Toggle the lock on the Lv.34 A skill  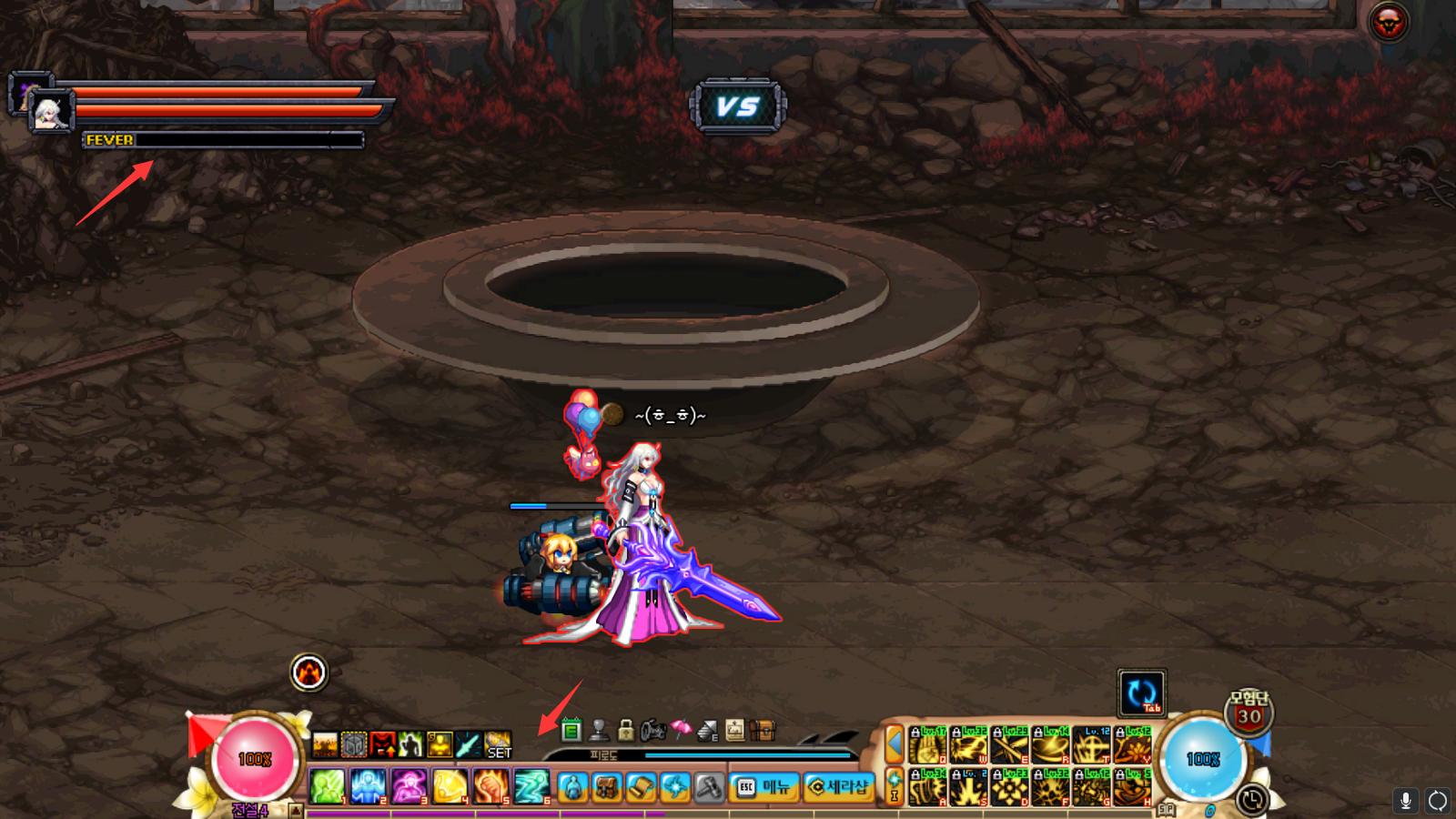pyautogui.click(x=915, y=775)
